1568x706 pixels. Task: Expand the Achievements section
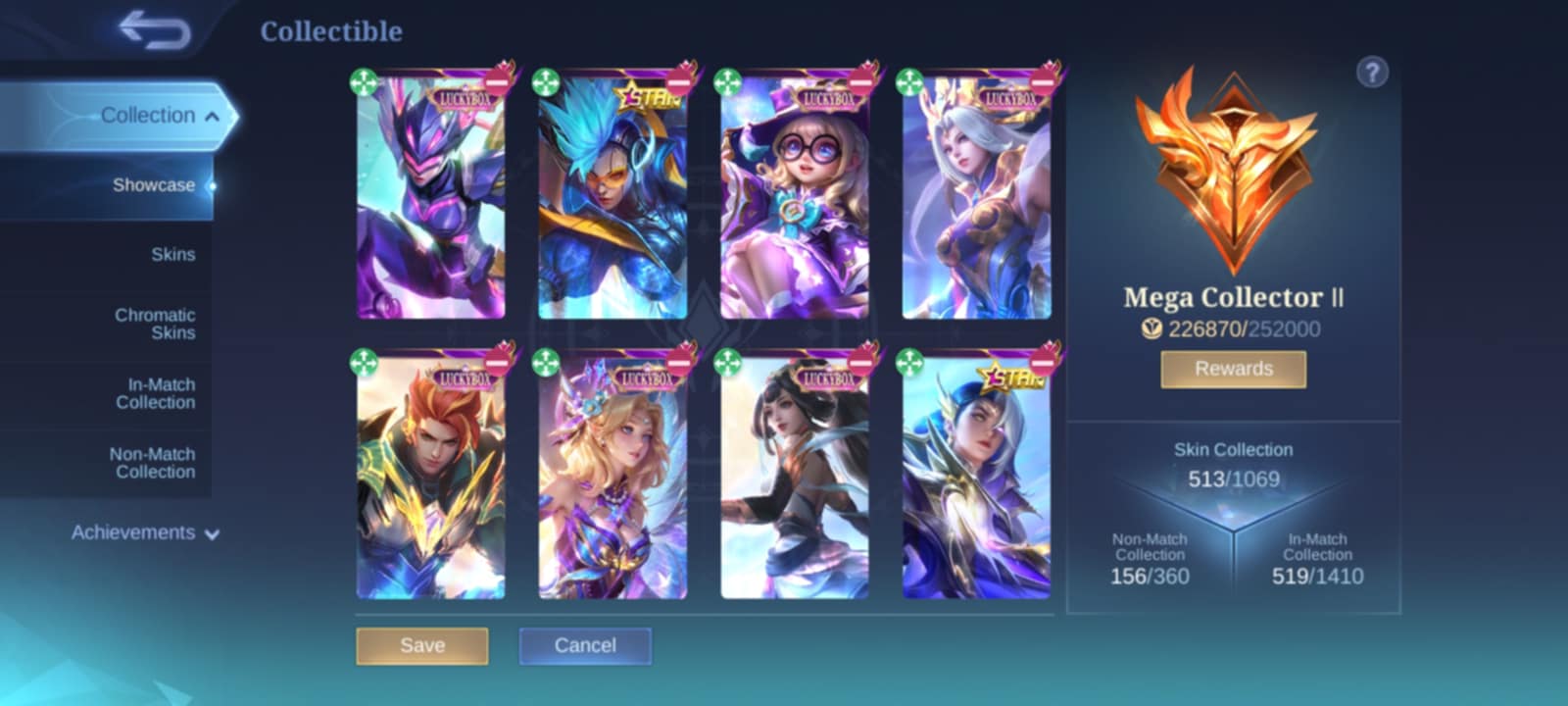tap(144, 532)
